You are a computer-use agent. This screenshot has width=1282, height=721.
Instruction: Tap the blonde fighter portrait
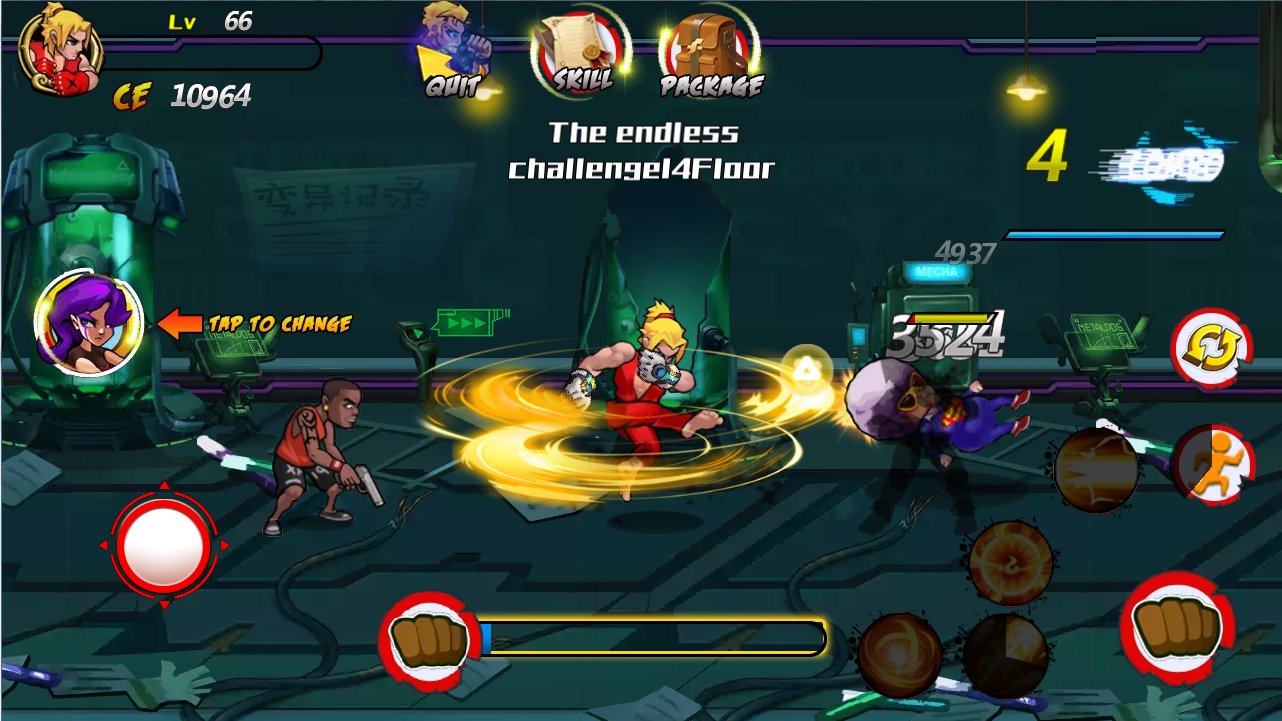(x=59, y=50)
